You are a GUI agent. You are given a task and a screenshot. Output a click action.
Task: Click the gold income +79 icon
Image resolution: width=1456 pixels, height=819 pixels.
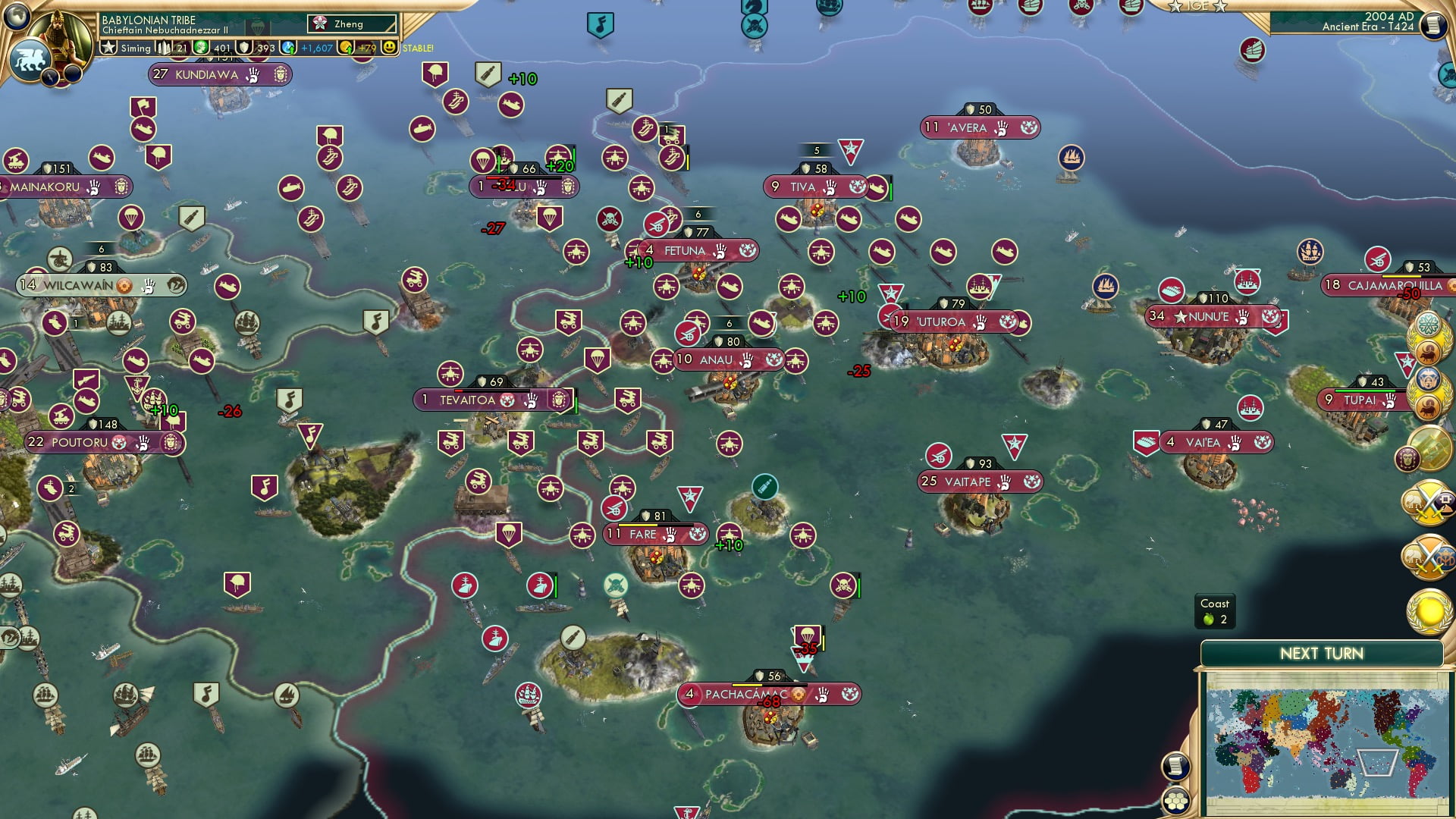point(347,47)
